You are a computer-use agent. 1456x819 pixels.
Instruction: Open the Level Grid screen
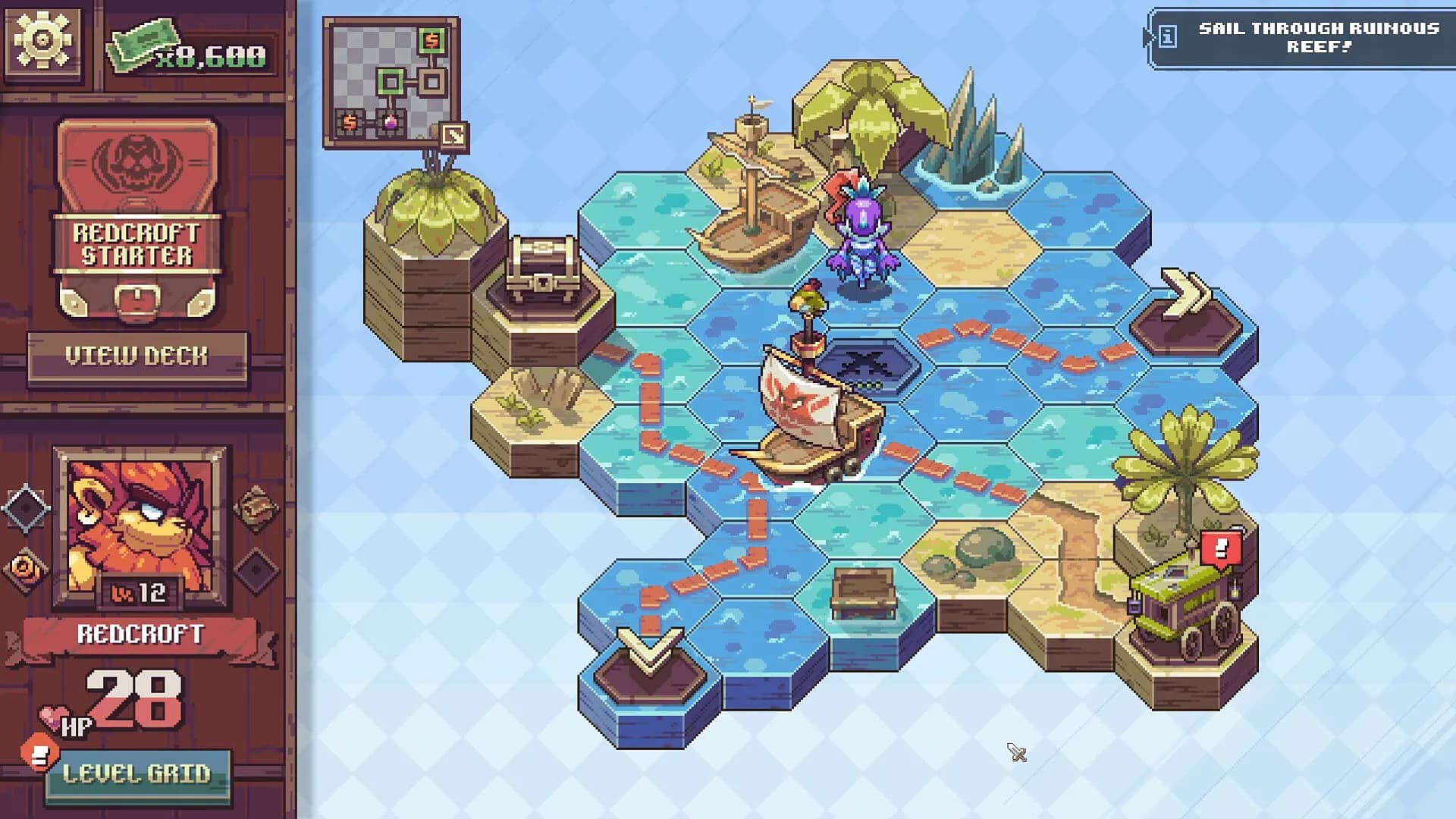pyautogui.click(x=136, y=775)
